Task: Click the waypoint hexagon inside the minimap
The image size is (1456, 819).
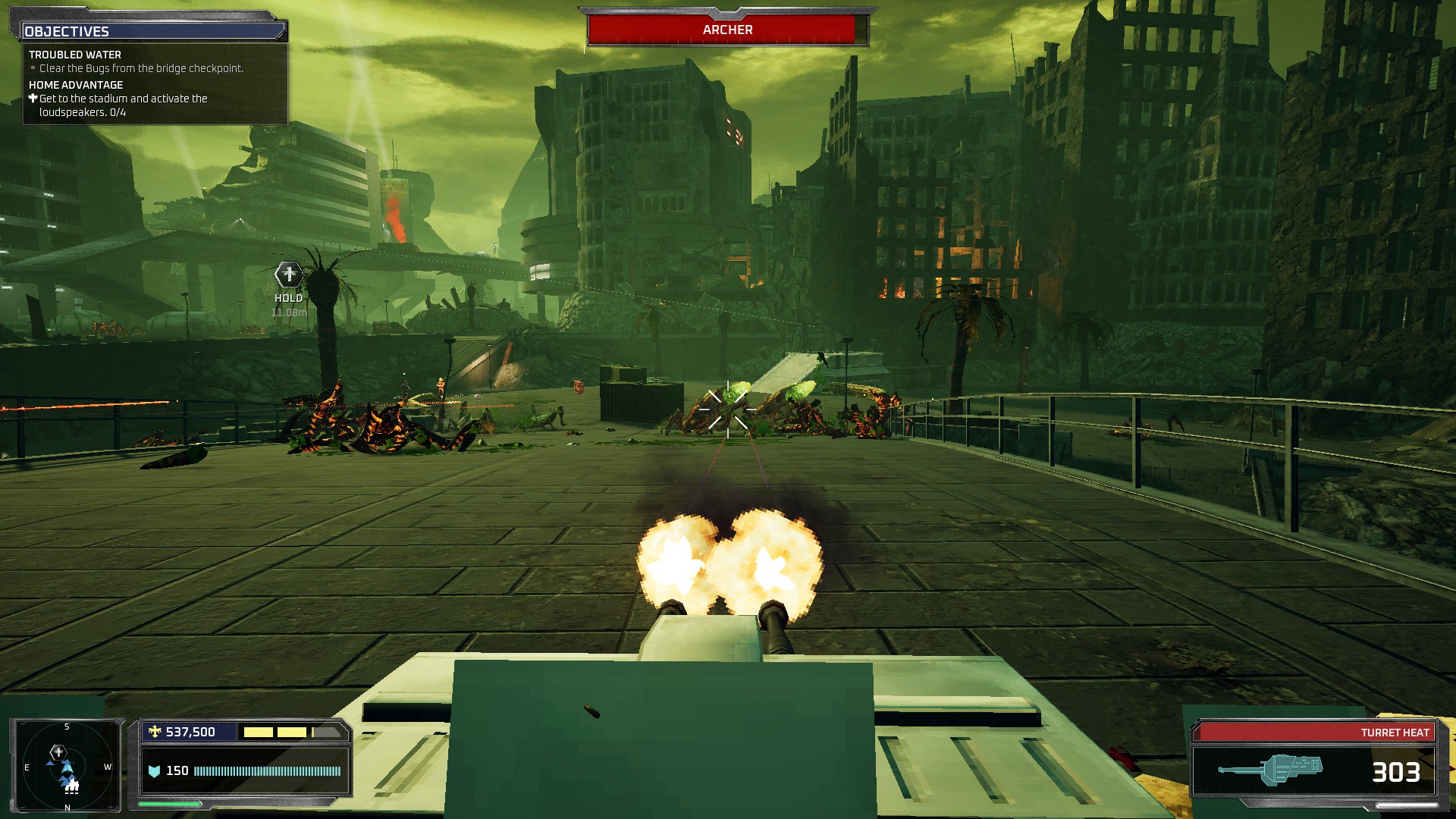Action: click(58, 752)
